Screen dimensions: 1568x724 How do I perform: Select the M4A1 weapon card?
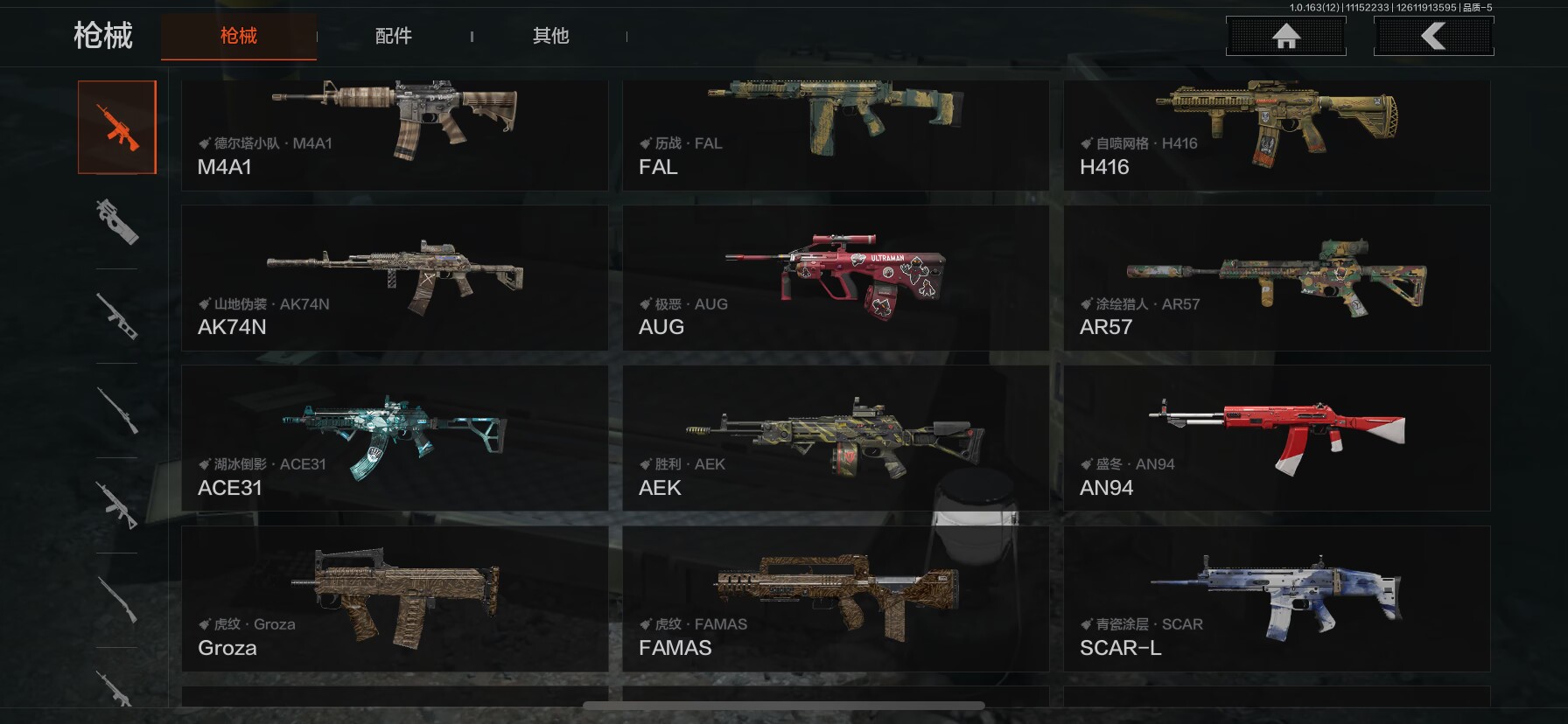pyautogui.click(x=394, y=136)
